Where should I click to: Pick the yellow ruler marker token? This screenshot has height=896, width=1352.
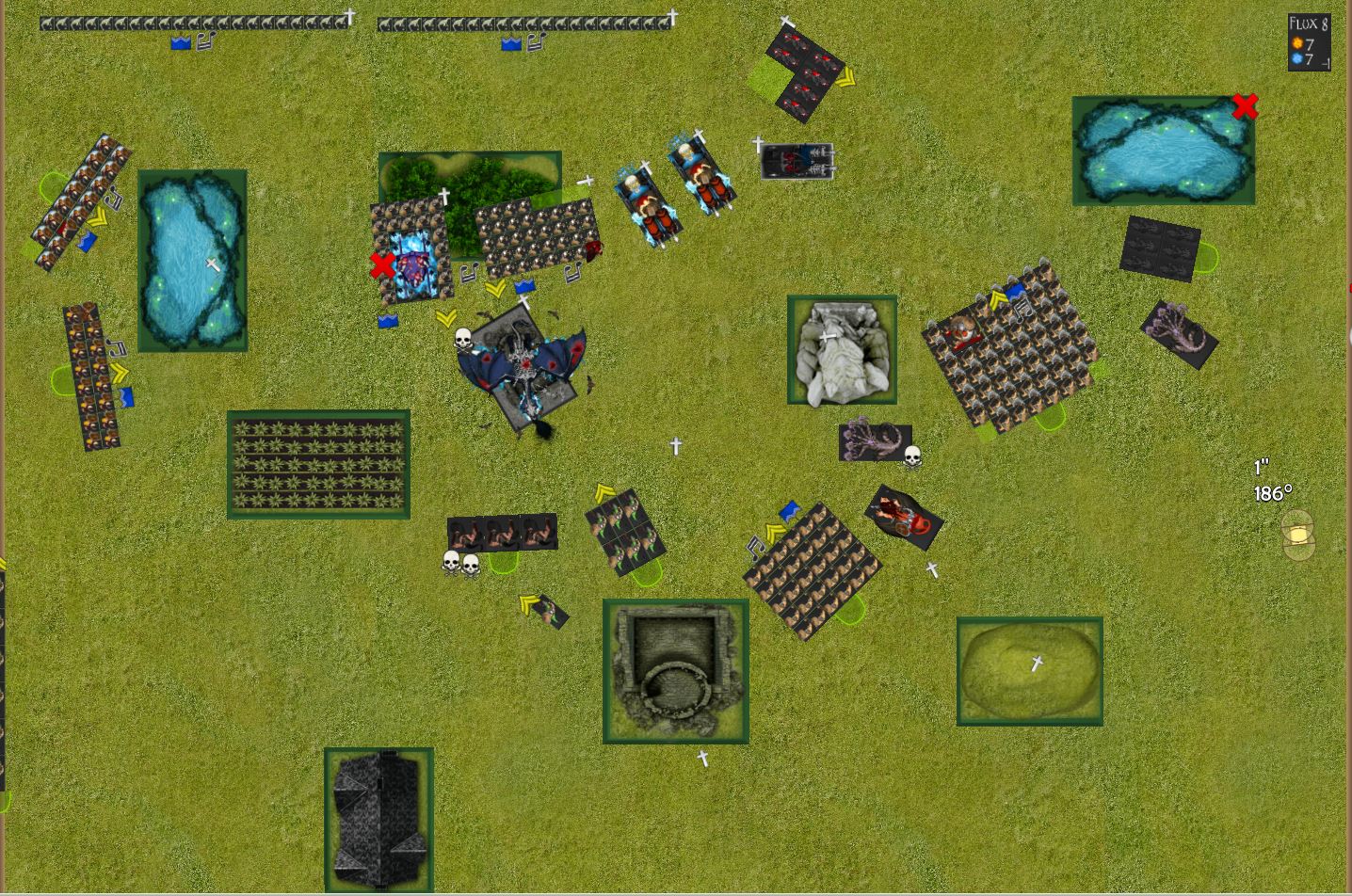click(x=1297, y=535)
